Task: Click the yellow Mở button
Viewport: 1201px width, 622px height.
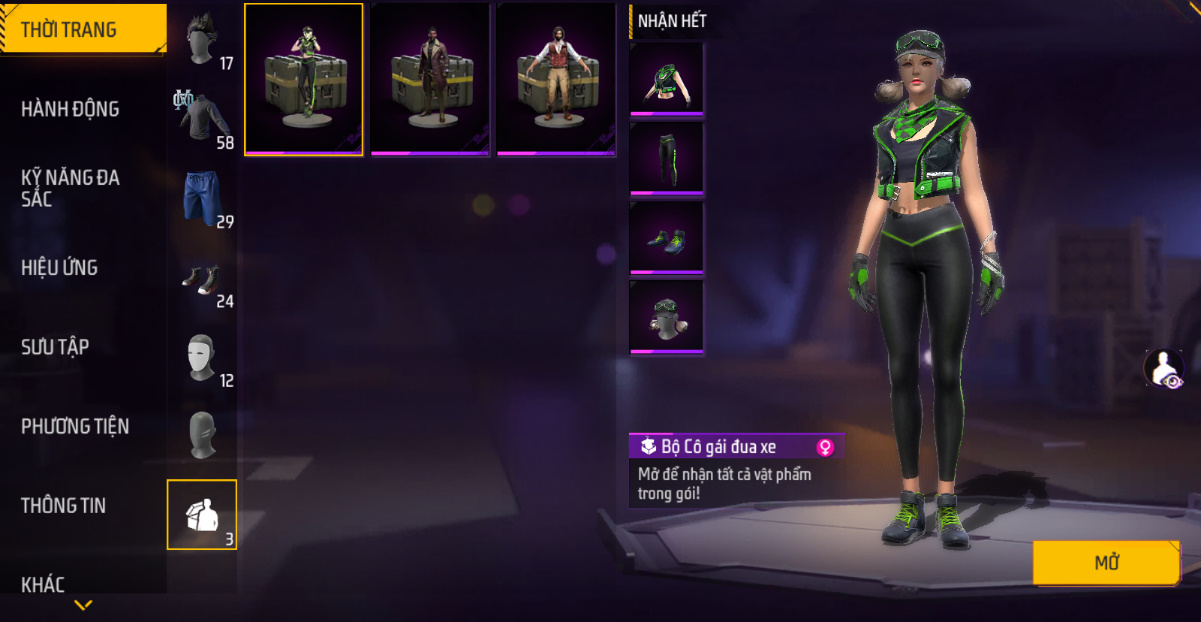Action: tap(1106, 563)
